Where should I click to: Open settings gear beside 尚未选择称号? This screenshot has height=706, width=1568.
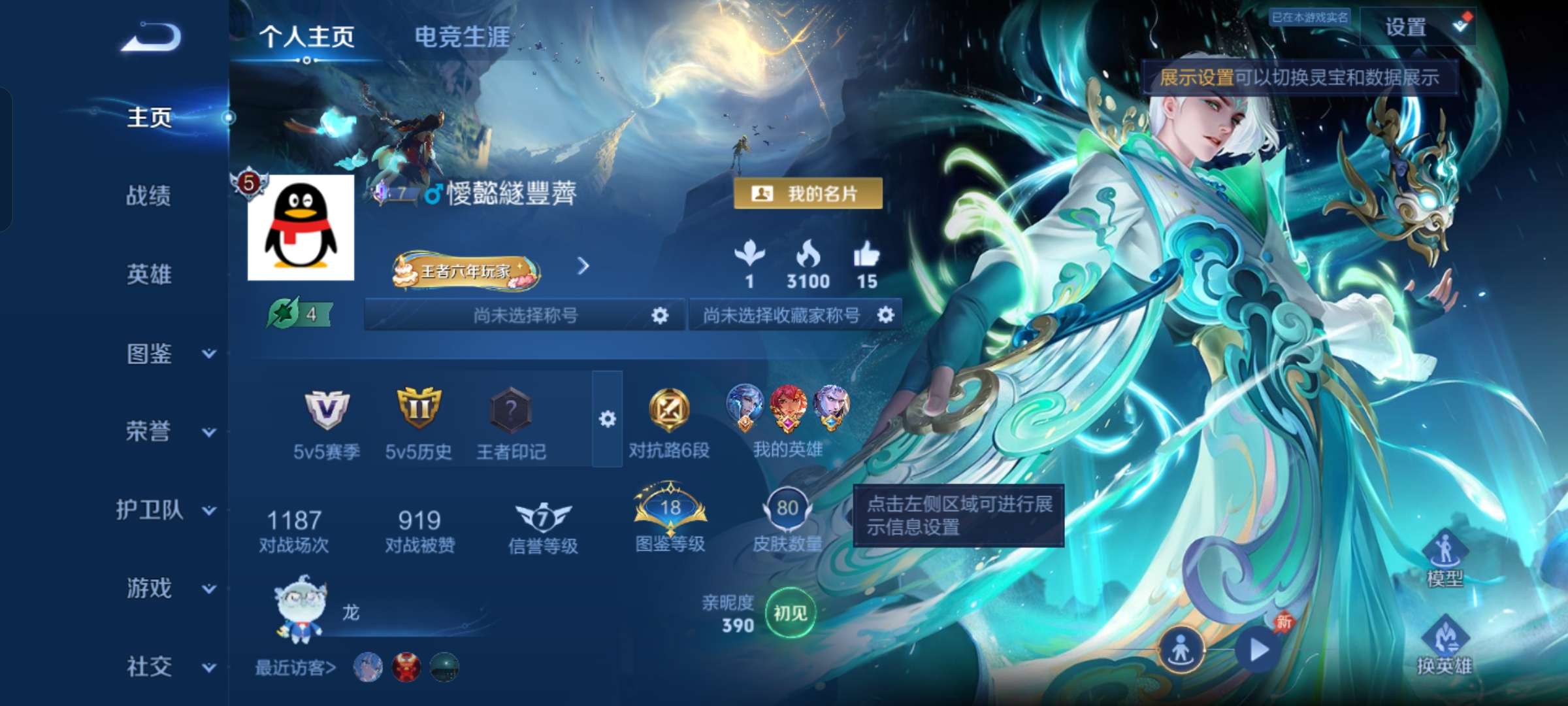click(x=660, y=314)
